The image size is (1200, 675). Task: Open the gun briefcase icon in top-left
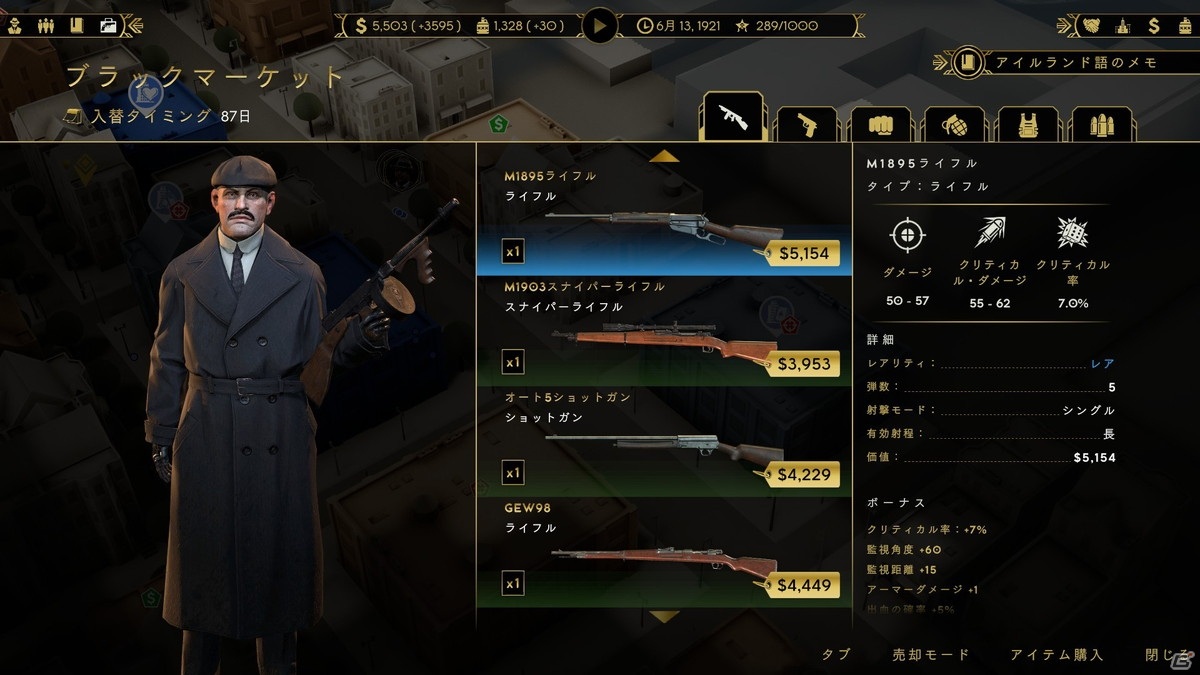click(108, 26)
